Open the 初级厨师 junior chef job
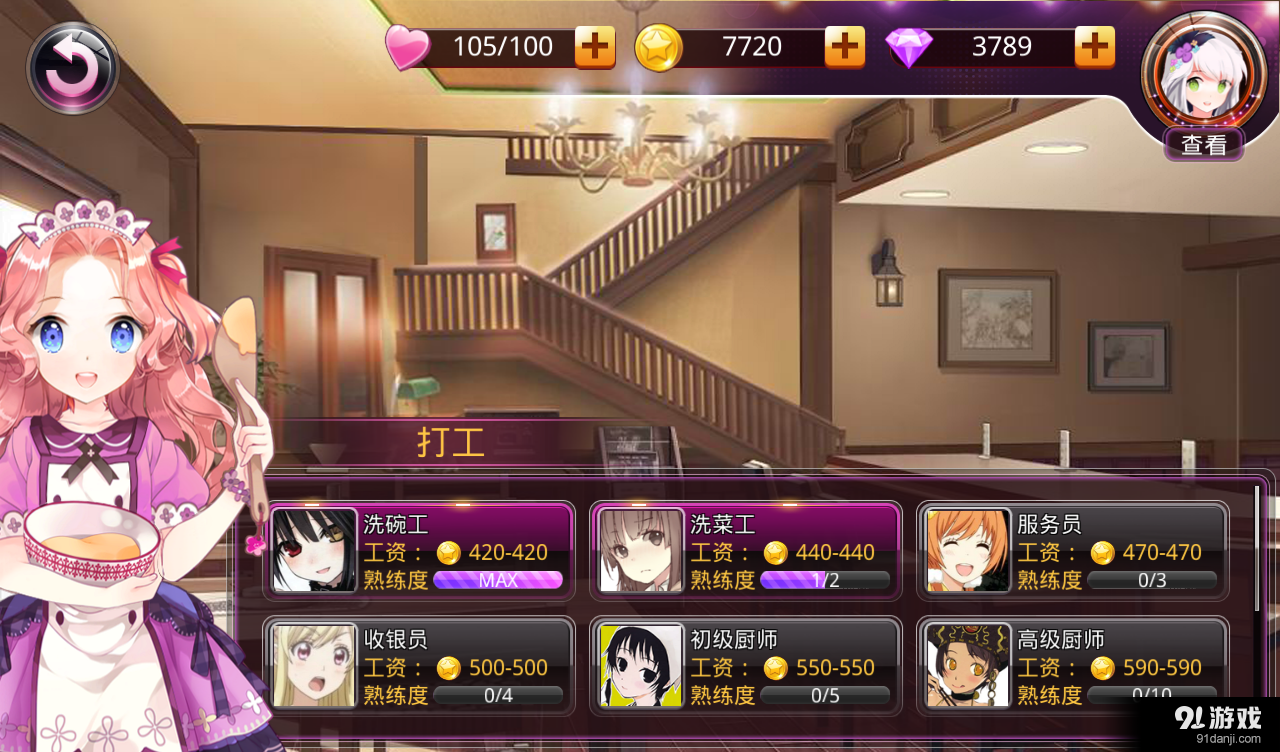Viewport: 1280px width, 752px height. pyautogui.click(x=746, y=665)
